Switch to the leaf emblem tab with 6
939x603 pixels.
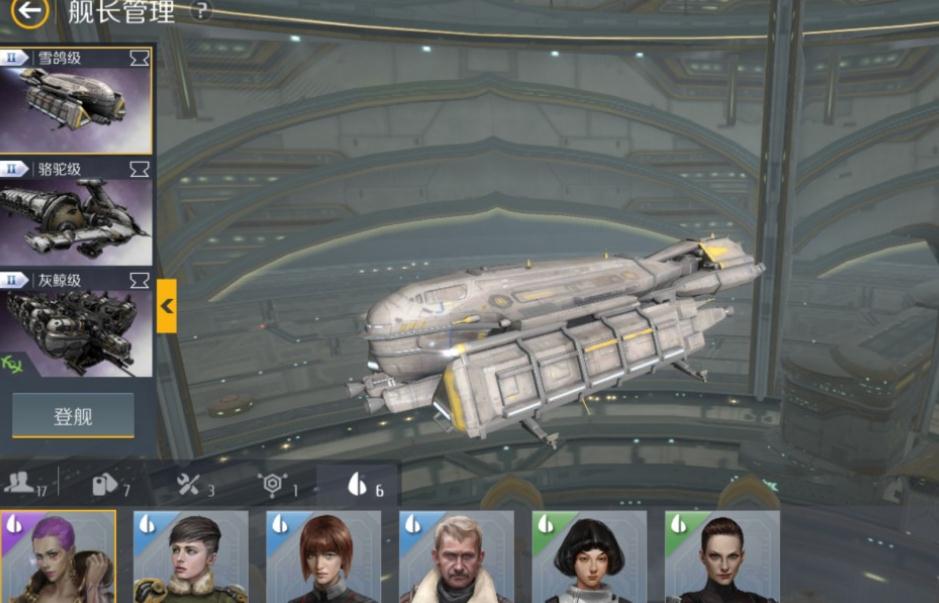tap(363, 485)
